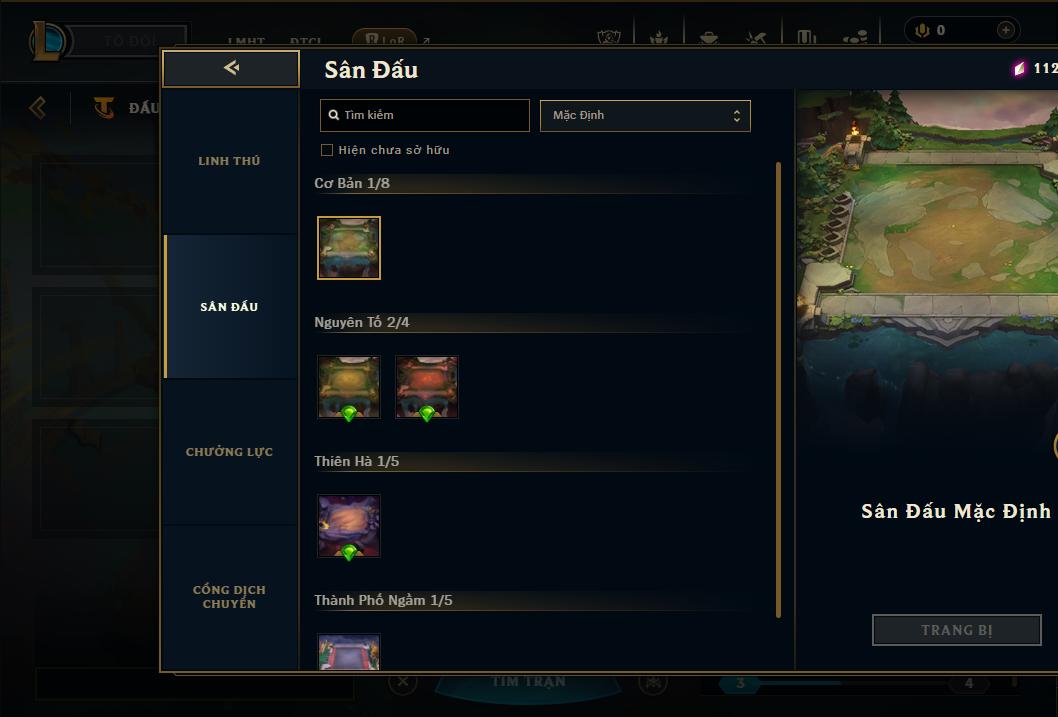Choose the Thành Phố Ngầm arena thumbnail

pos(349,652)
